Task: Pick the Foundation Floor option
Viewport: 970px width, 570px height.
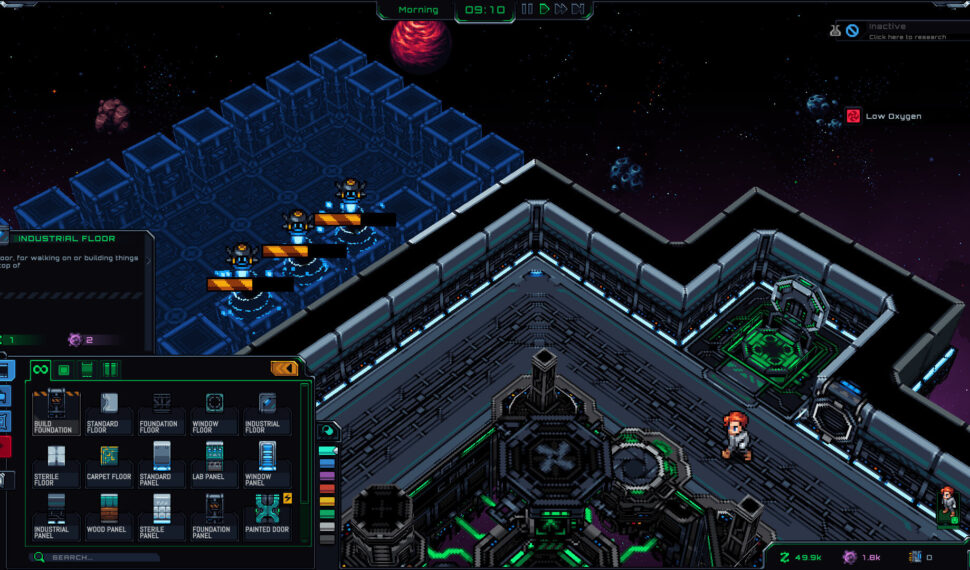Action: click(160, 408)
